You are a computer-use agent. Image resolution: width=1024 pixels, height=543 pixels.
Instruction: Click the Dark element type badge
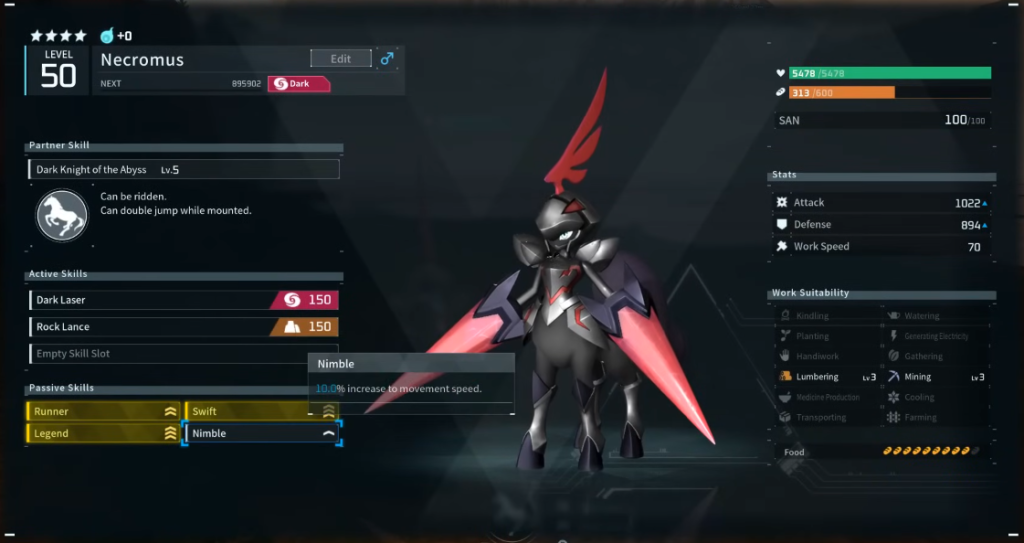point(298,84)
